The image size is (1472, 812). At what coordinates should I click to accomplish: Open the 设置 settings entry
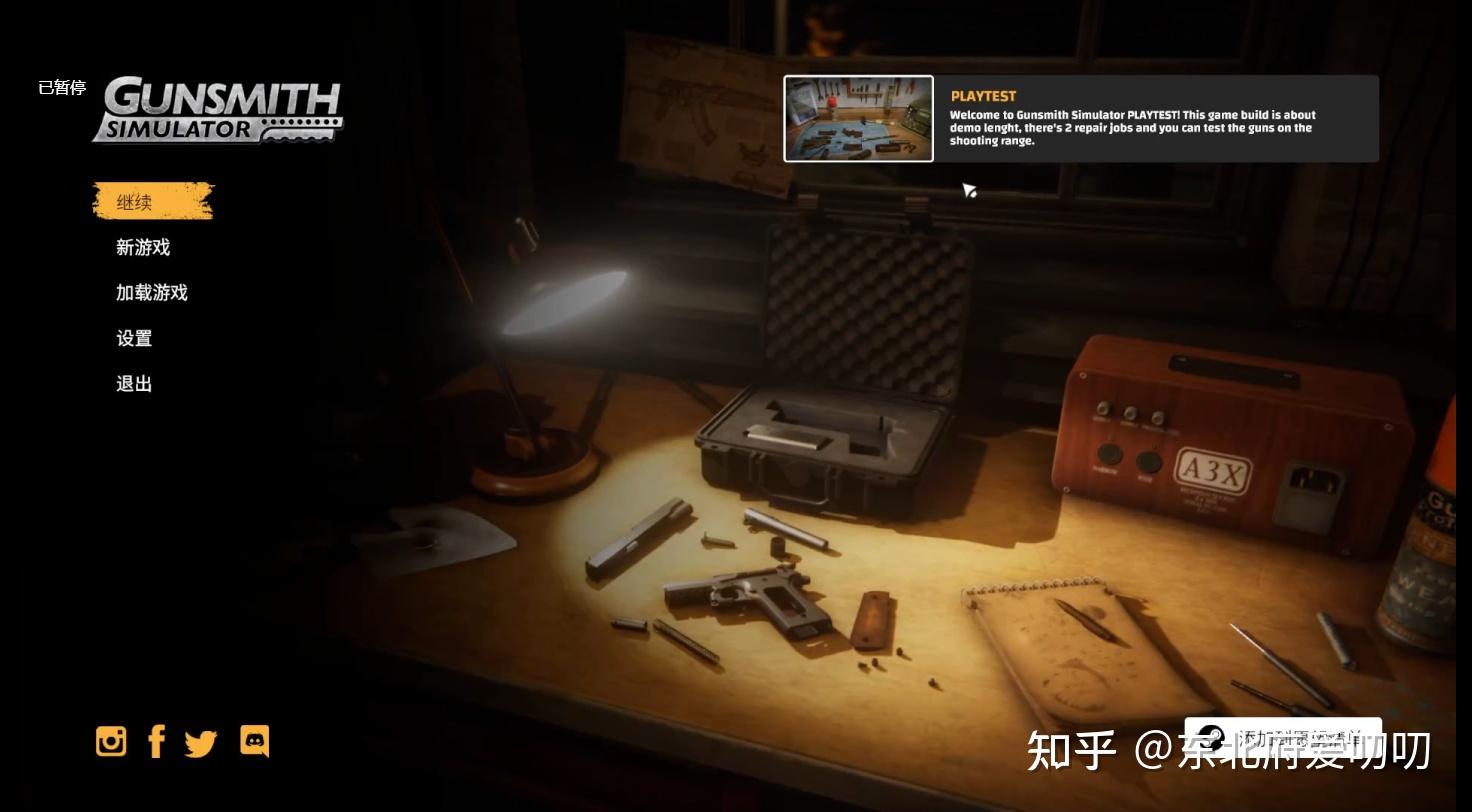[133, 338]
